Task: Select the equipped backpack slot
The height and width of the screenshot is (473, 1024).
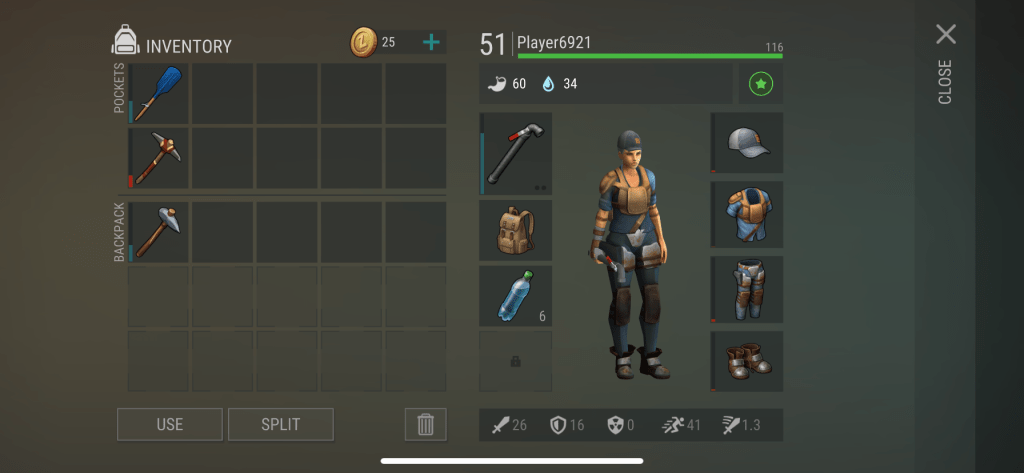Action: pyautogui.click(x=515, y=231)
